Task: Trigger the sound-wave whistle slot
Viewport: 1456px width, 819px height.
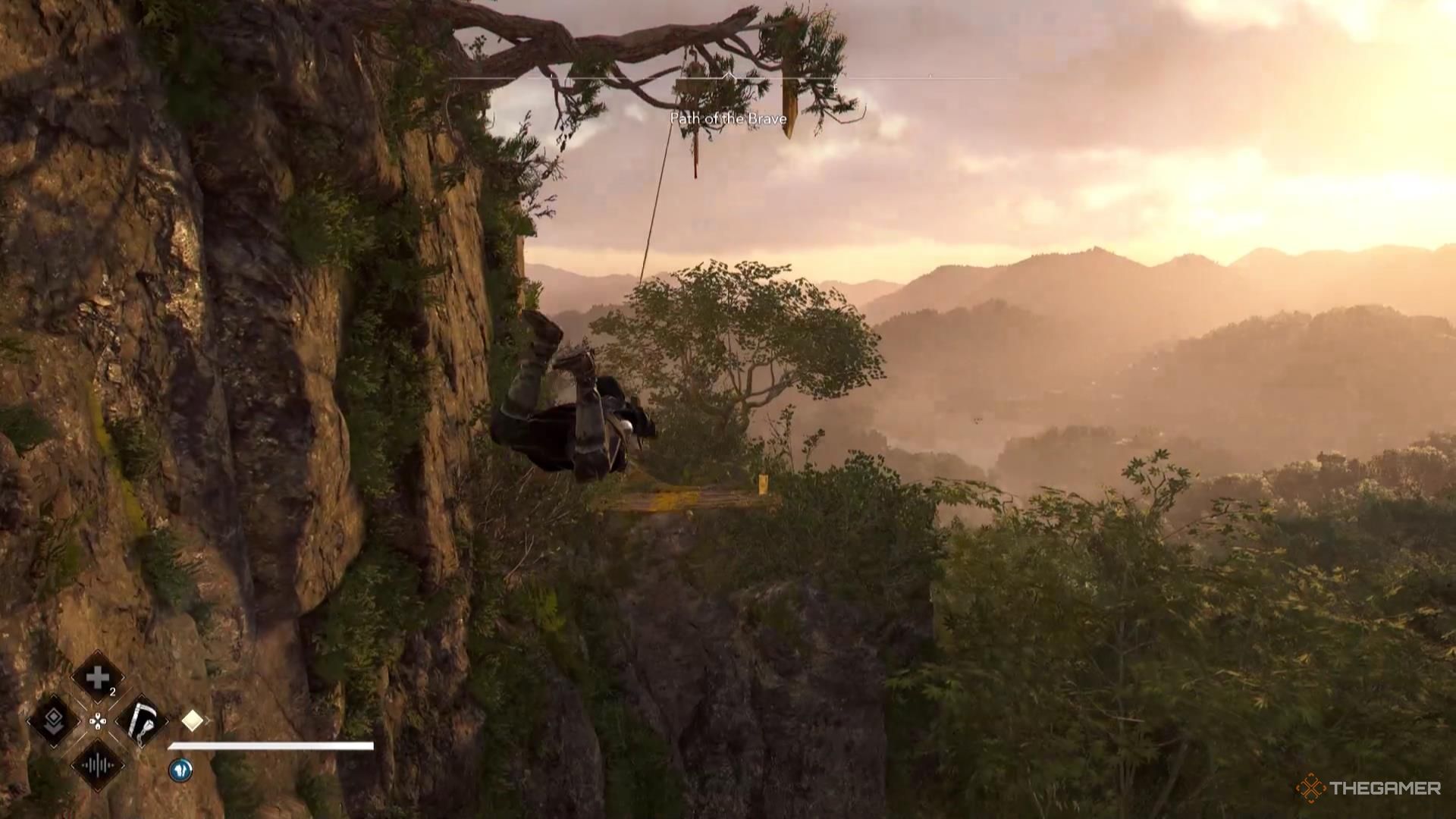Action: [x=98, y=765]
